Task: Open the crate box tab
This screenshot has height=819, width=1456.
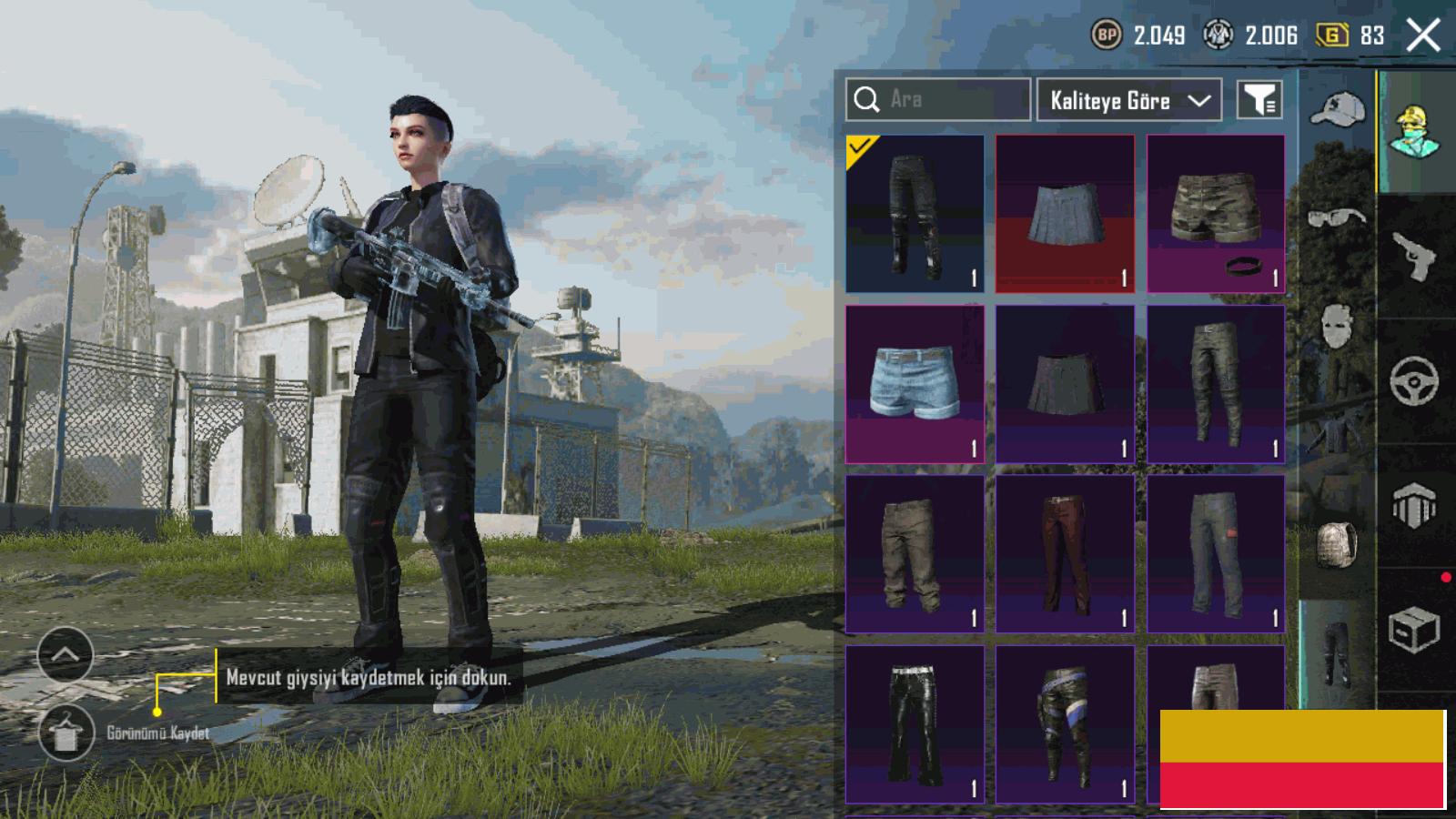Action: coord(1413,629)
